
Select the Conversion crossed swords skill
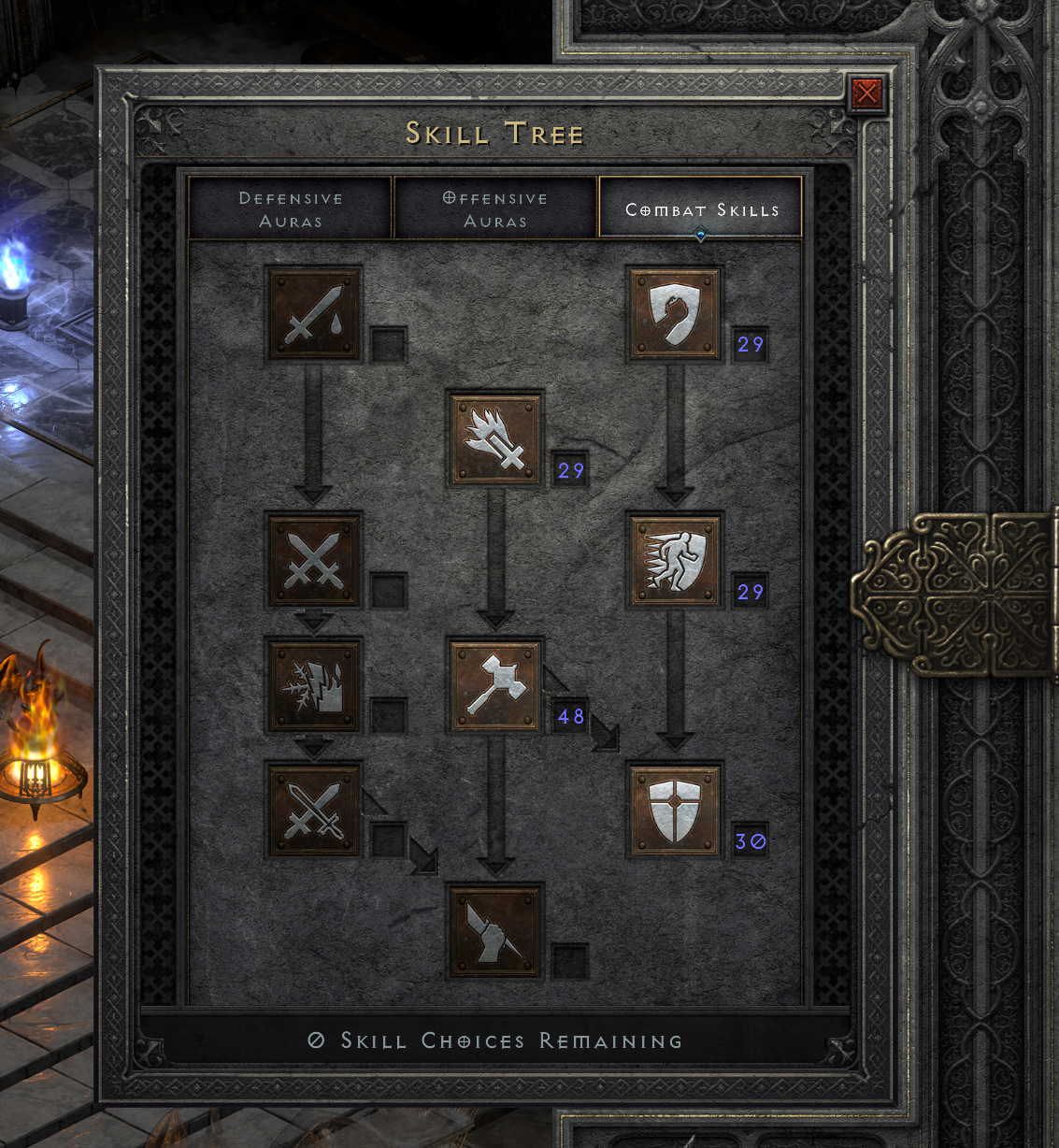coord(314,811)
